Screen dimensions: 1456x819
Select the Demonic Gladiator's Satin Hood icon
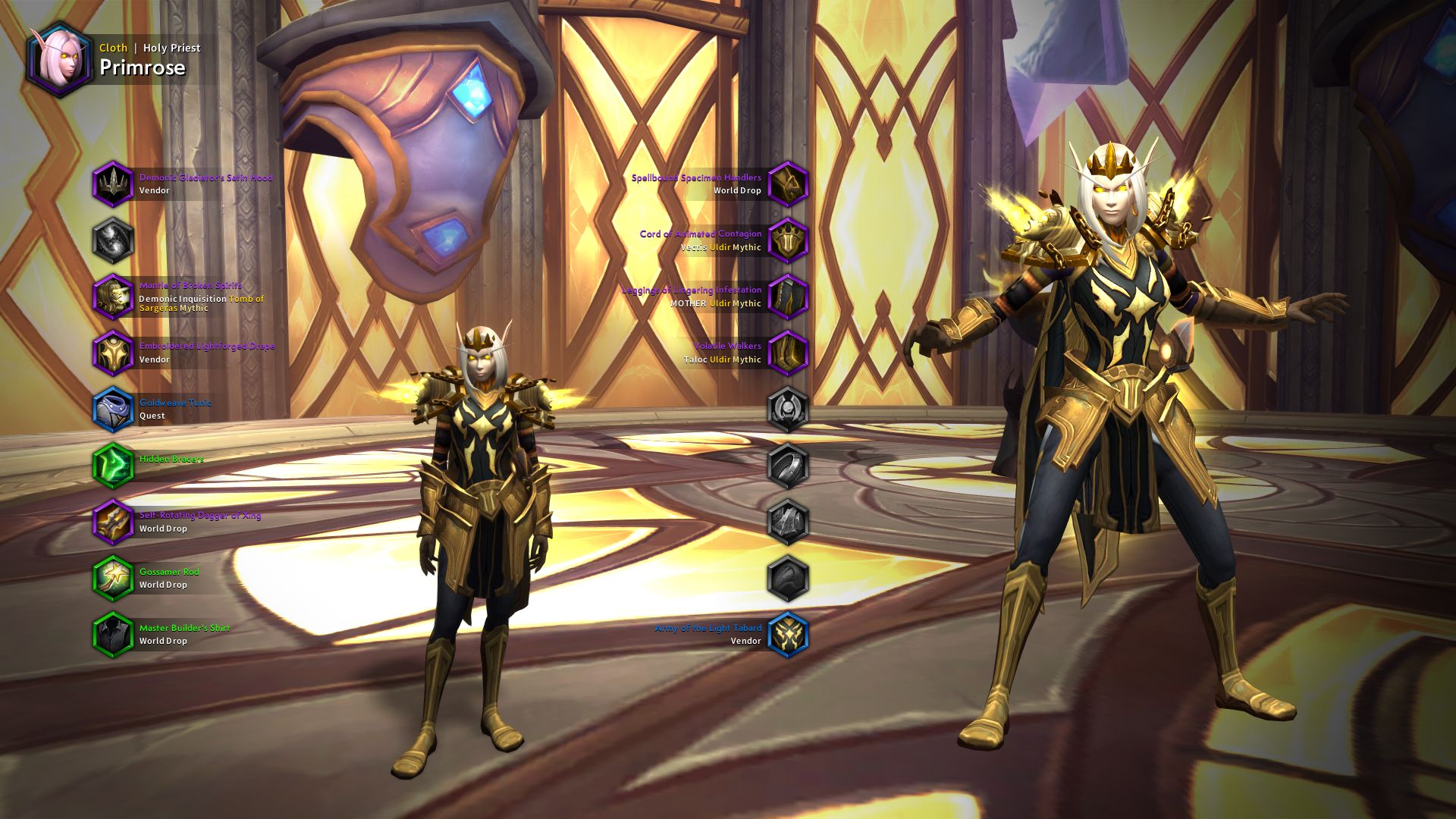pyautogui.click(x=114, y=184)
